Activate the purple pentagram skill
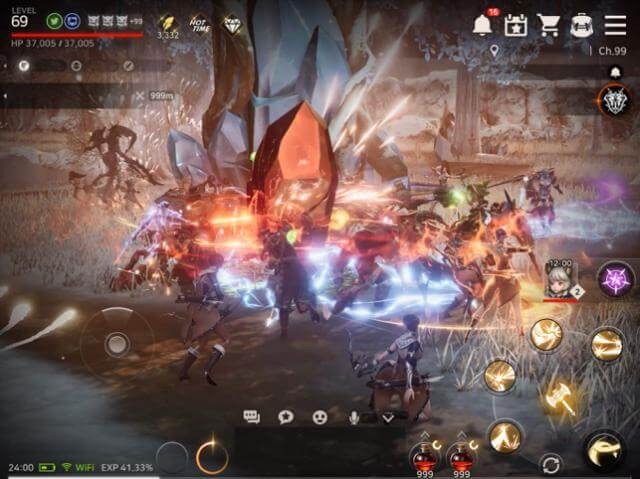This screenshot has width=640, height=479. tap(612, 278)
